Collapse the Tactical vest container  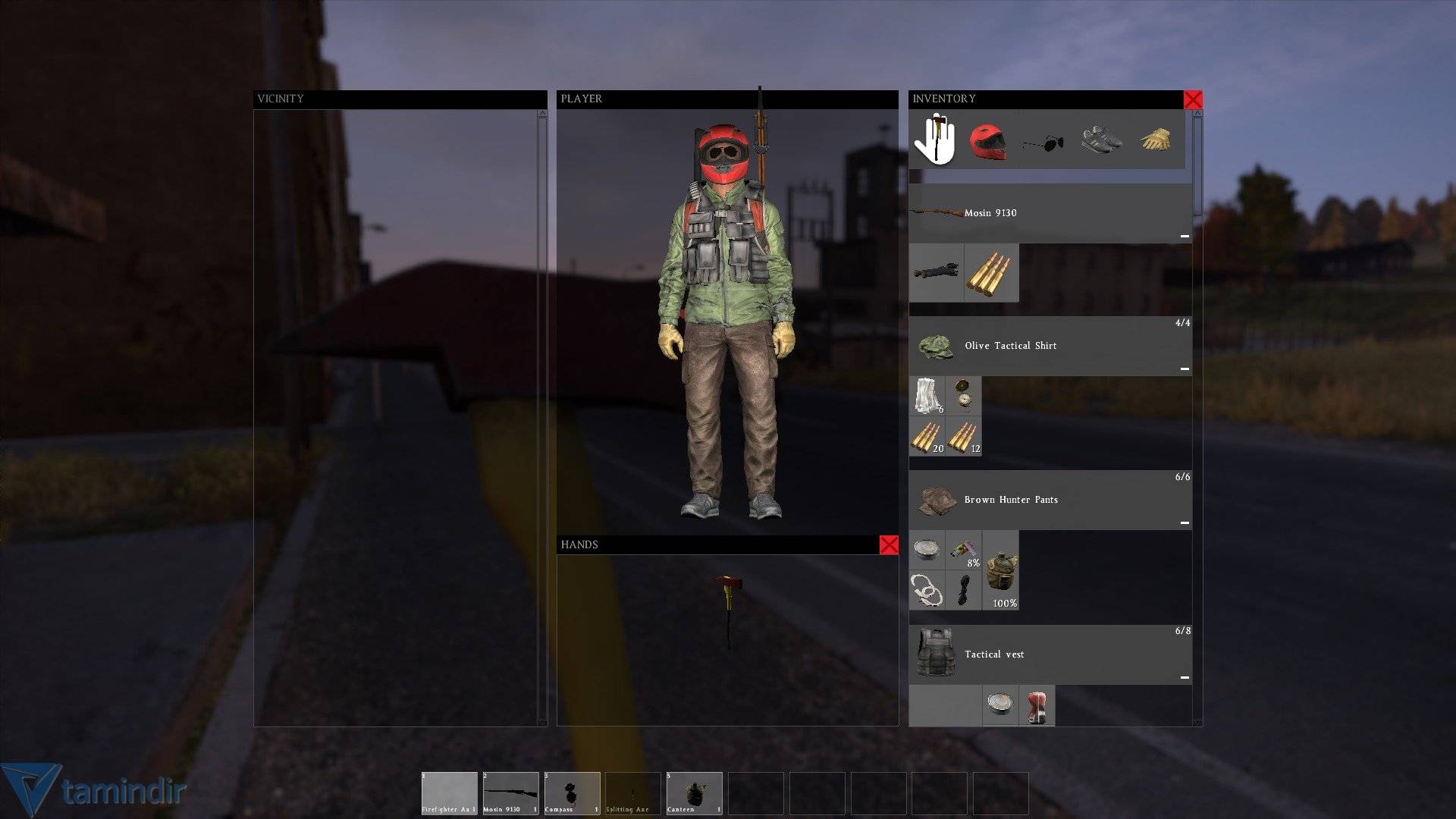[1185, 677]
